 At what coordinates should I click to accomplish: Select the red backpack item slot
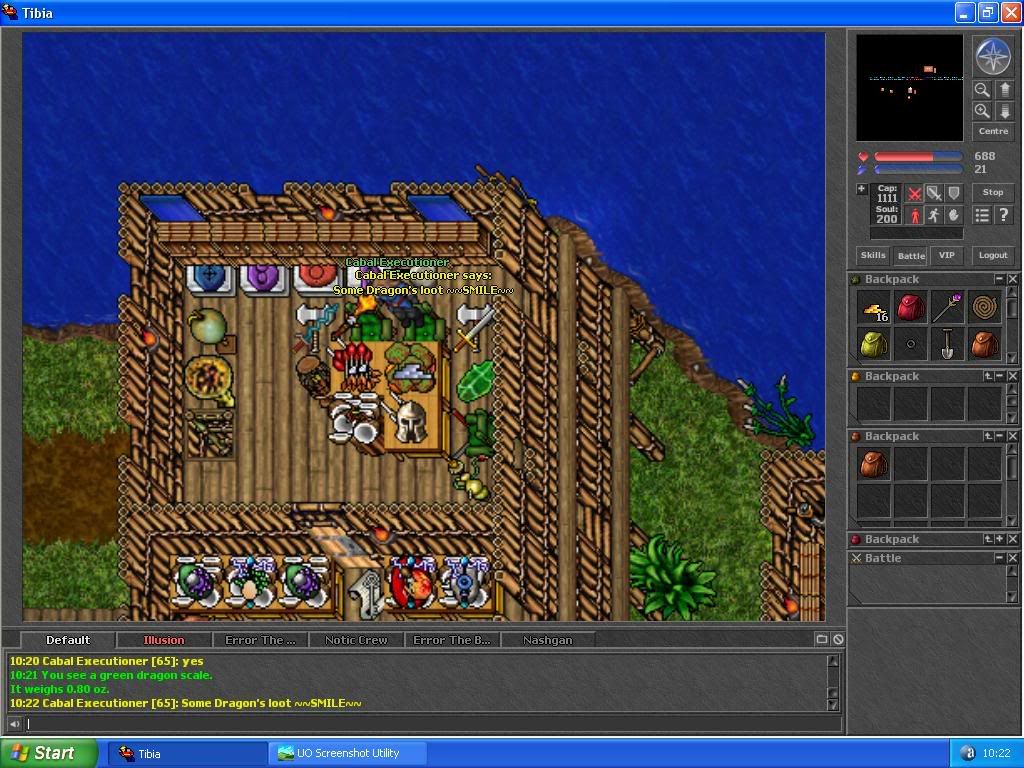tap(911, 308)
